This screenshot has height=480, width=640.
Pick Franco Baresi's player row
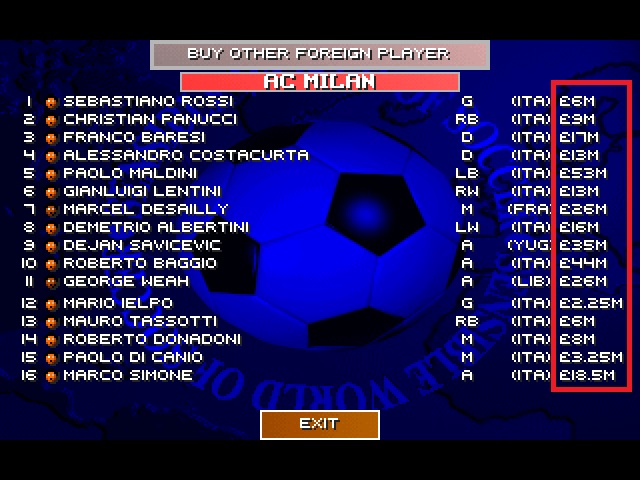[134, 137]
